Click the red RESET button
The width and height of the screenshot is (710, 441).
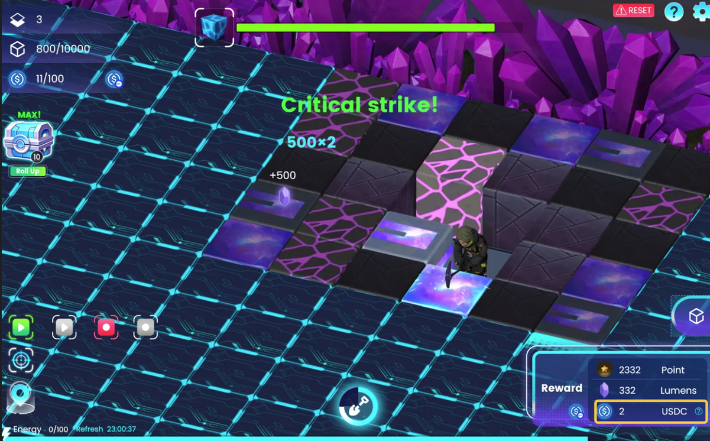(x=634, y=10)
